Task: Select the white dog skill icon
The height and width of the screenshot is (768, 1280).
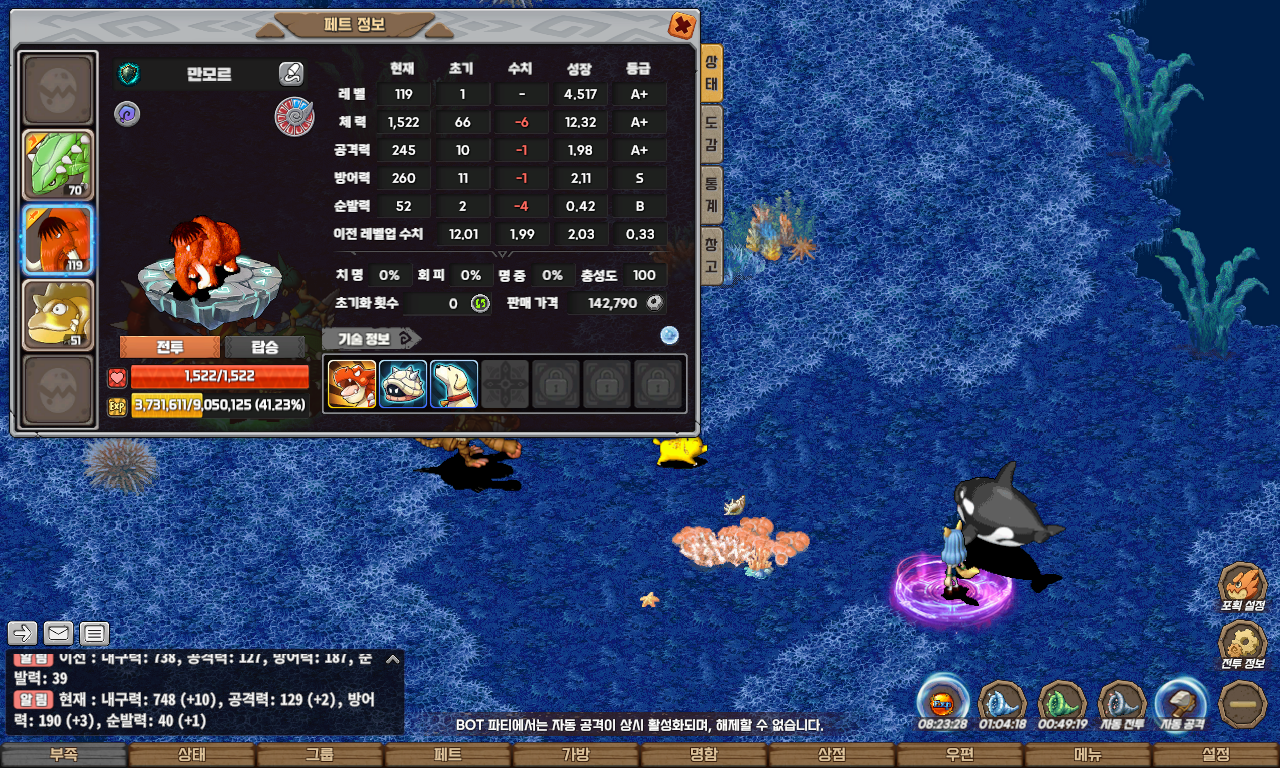Action: 454,384
